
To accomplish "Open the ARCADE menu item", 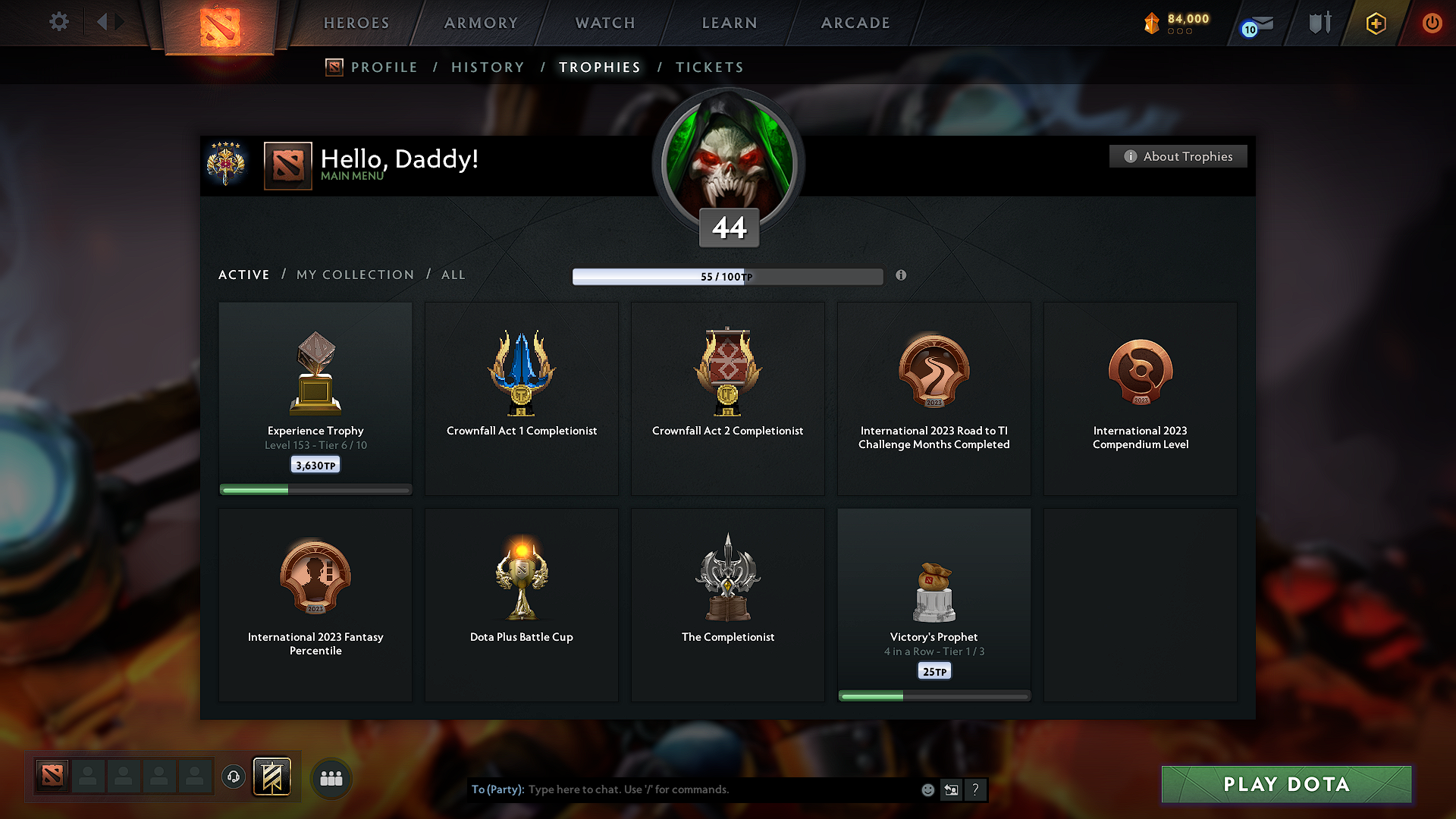I will pos(855,23).
